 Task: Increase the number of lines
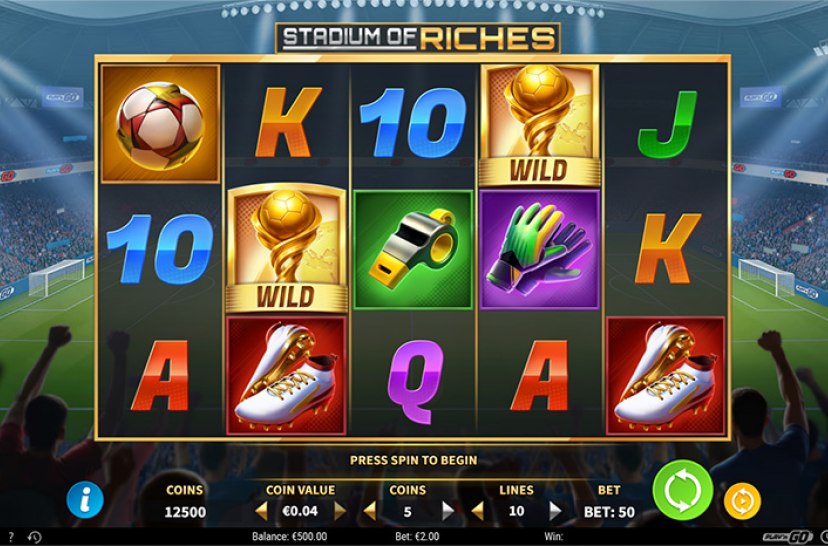coord(555,511)
